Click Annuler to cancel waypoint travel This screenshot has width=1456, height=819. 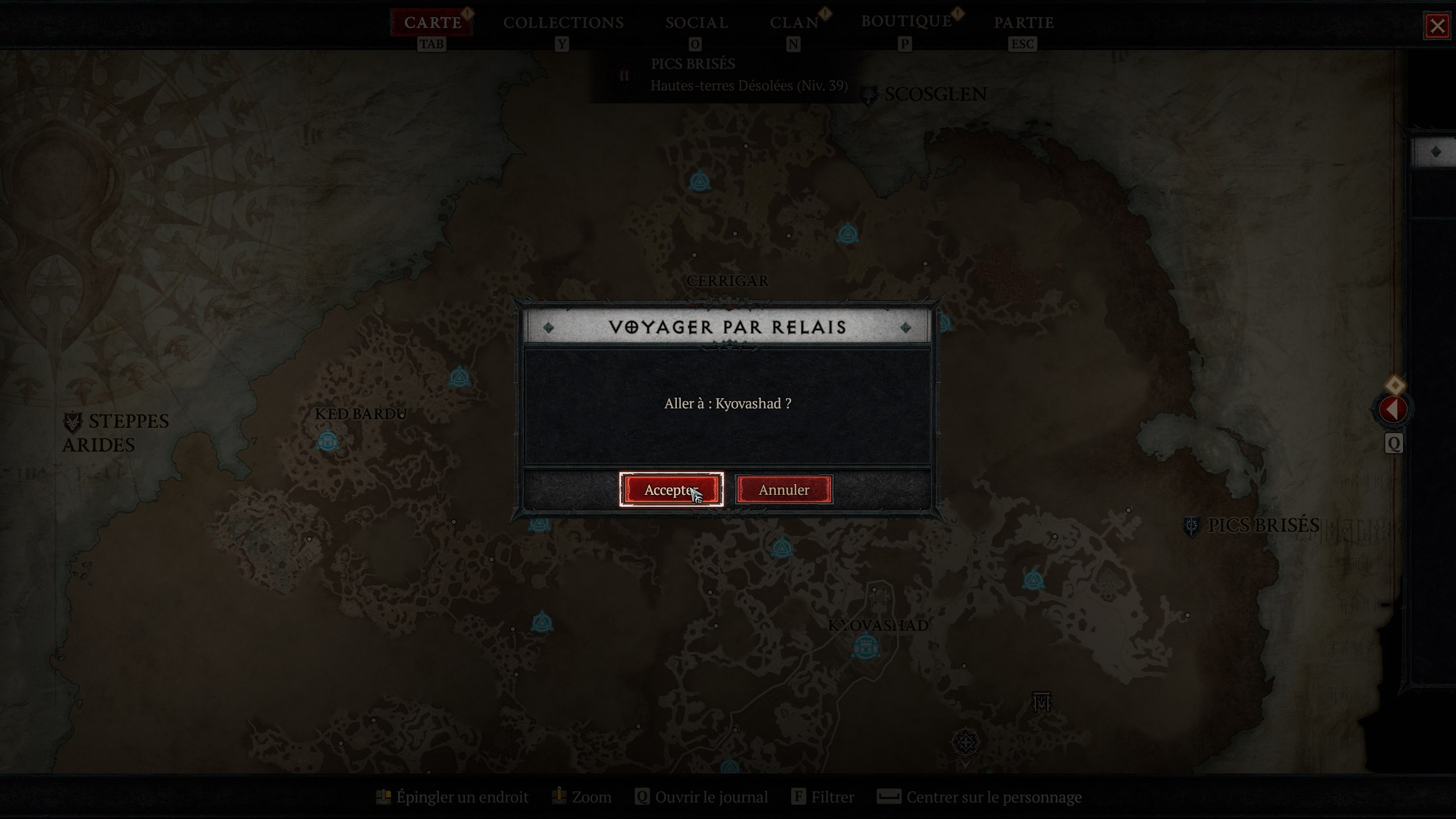tap(783, 490)
